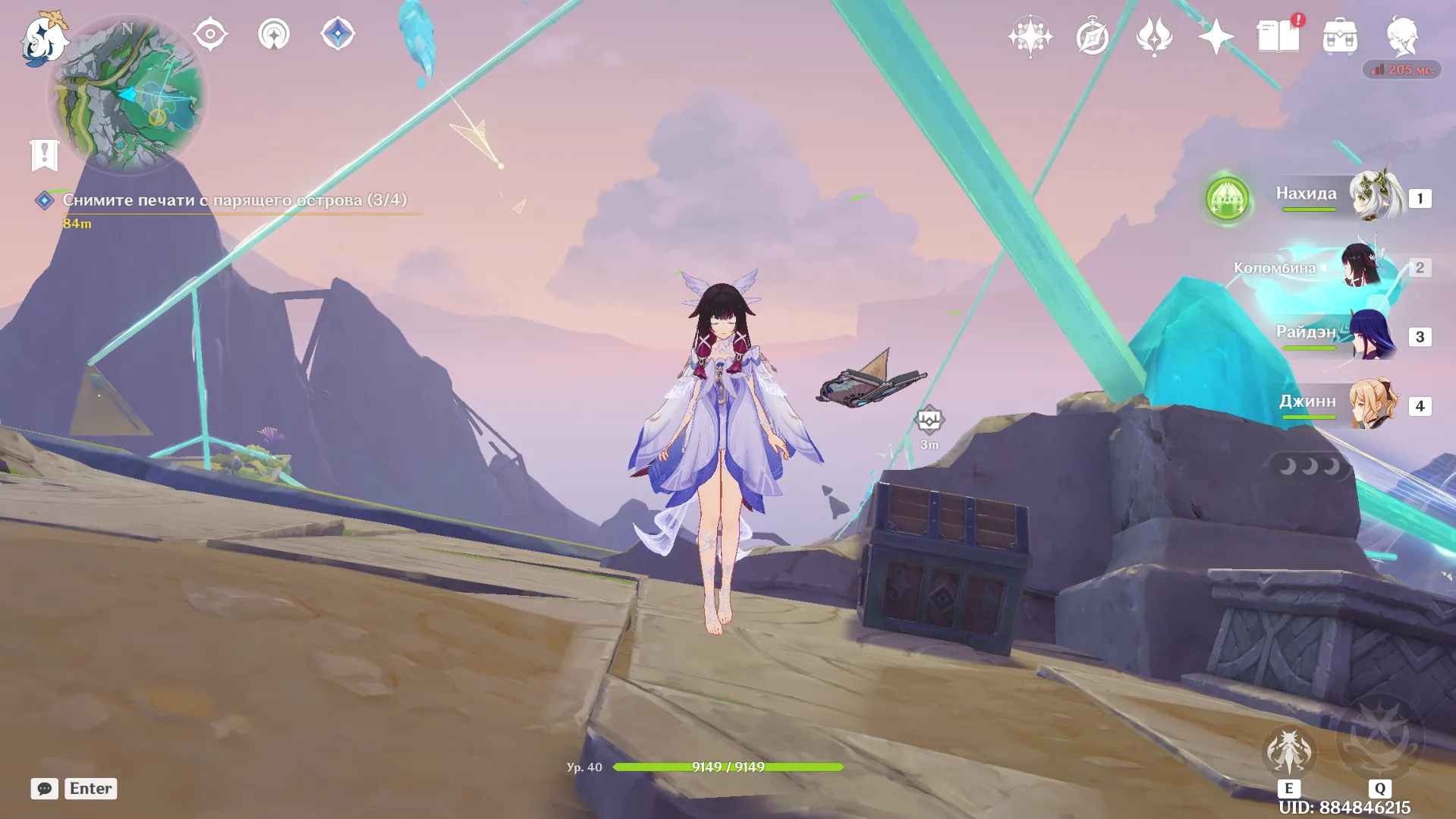Open the chat speech bubble
1456x819 pixels.
click(45, 789)
